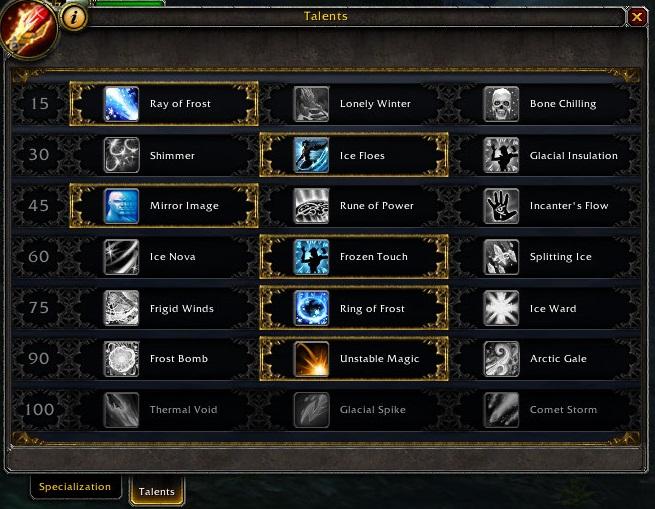Pick the Splitting Ice talent
The width and height of the screenshot is (655, 509).
point(544,257)
